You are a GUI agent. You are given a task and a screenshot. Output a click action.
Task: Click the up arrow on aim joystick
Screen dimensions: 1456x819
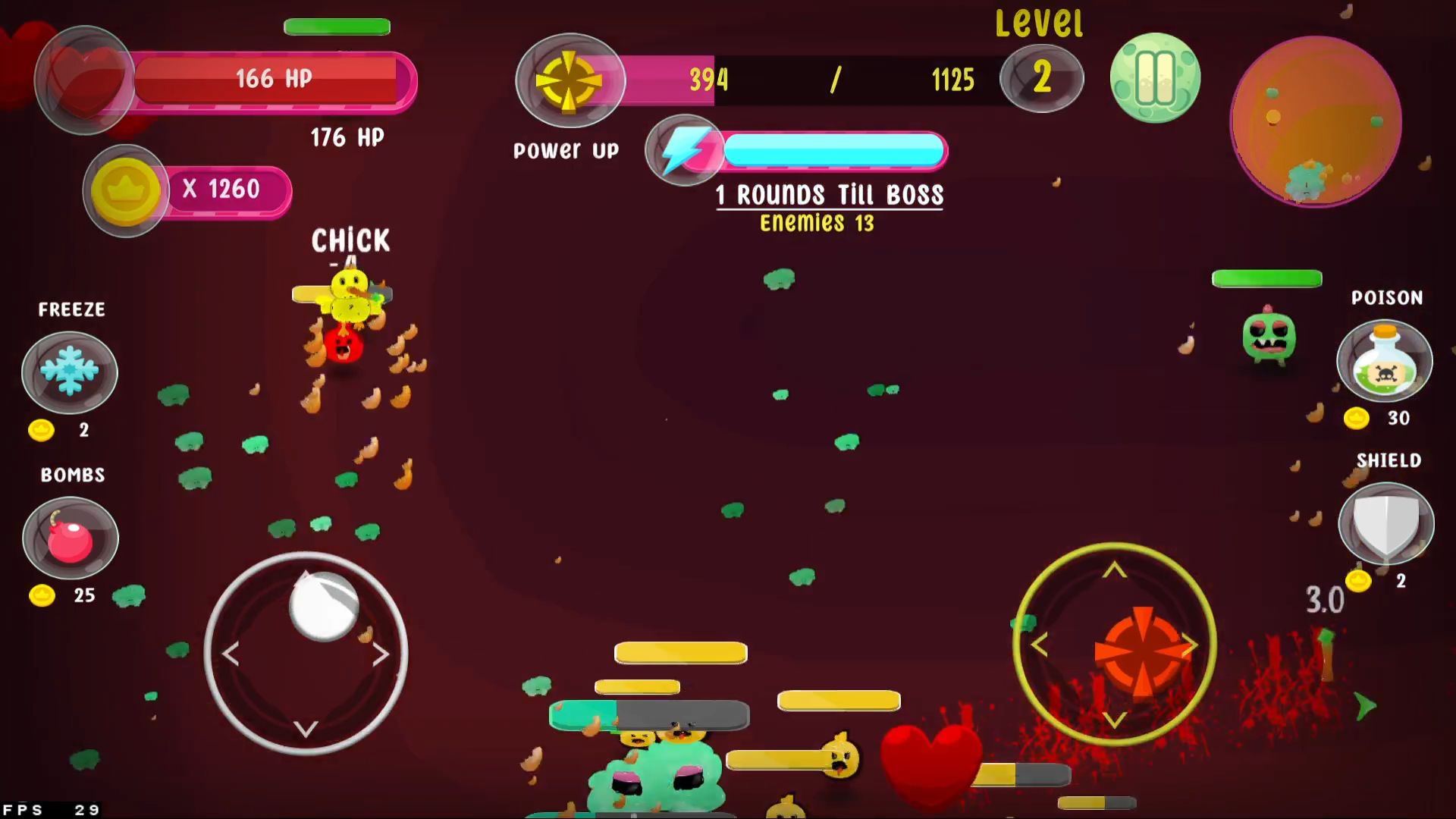coord(1114,570)
